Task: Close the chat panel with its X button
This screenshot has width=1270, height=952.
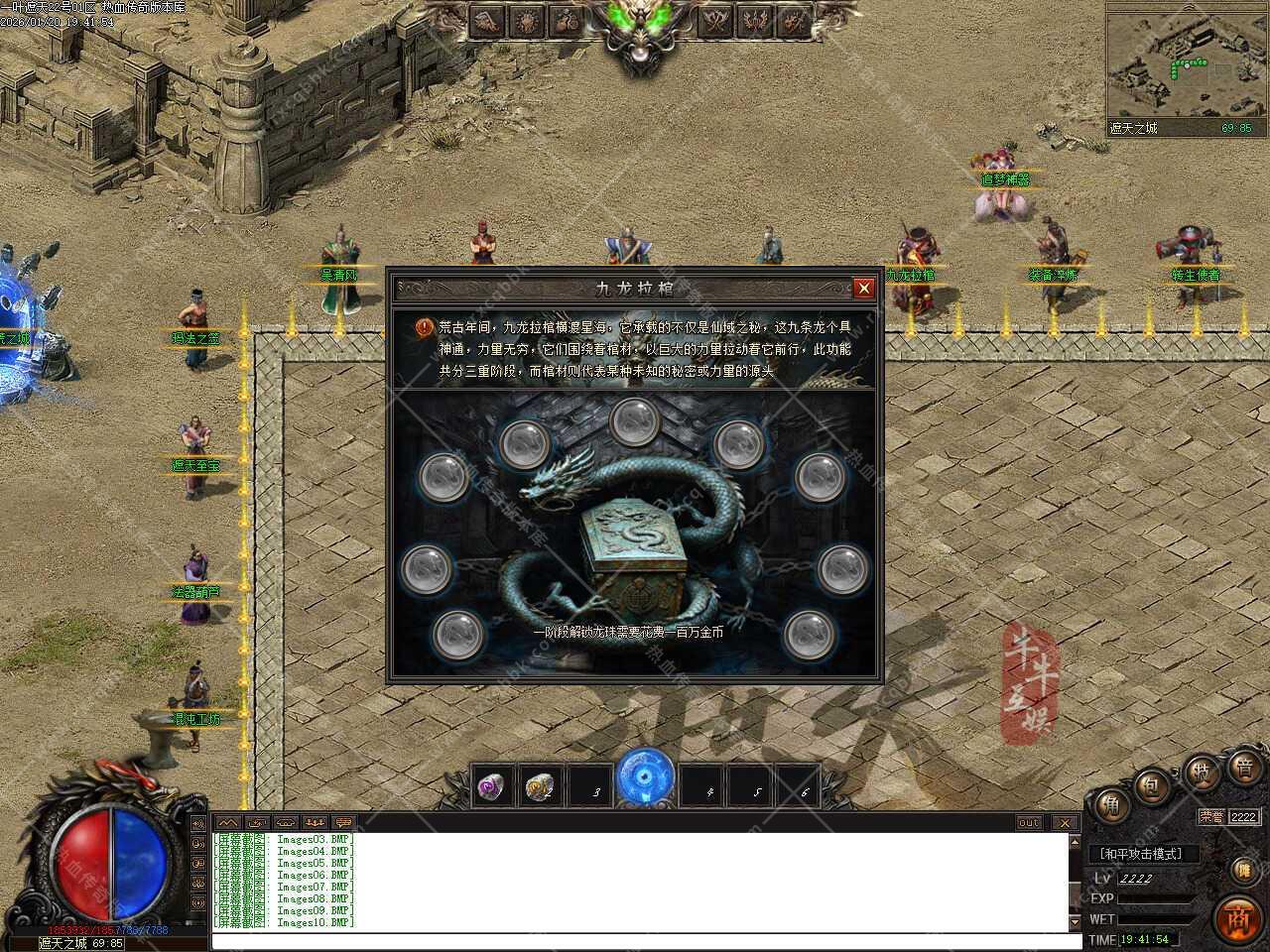Action: point(1065,823)
